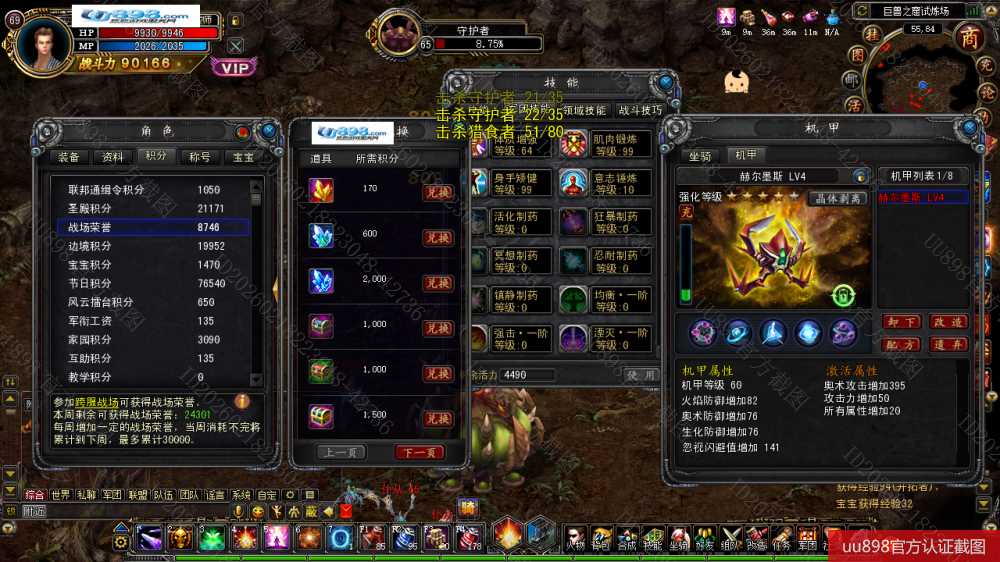Click the 晶体剥离 crystal removal button
The width and height of the screenshot is (1000, 562).
pyautogui.click(x=837, y=198)
